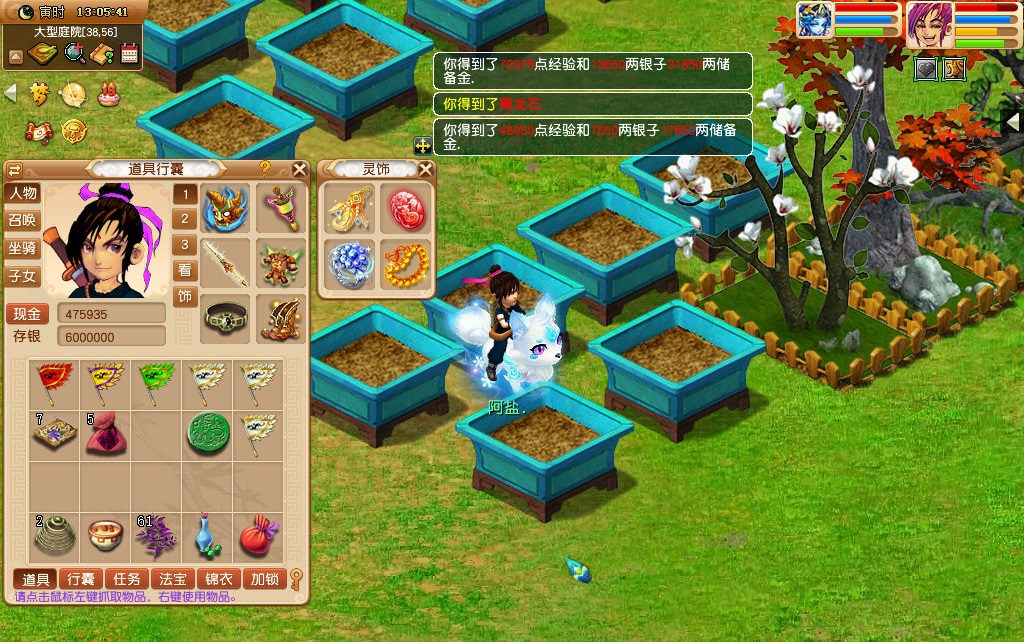Close the 灵饰 accessory panel
The height and width of the screenshot is (642, 1024).
[x=425, y=169]
